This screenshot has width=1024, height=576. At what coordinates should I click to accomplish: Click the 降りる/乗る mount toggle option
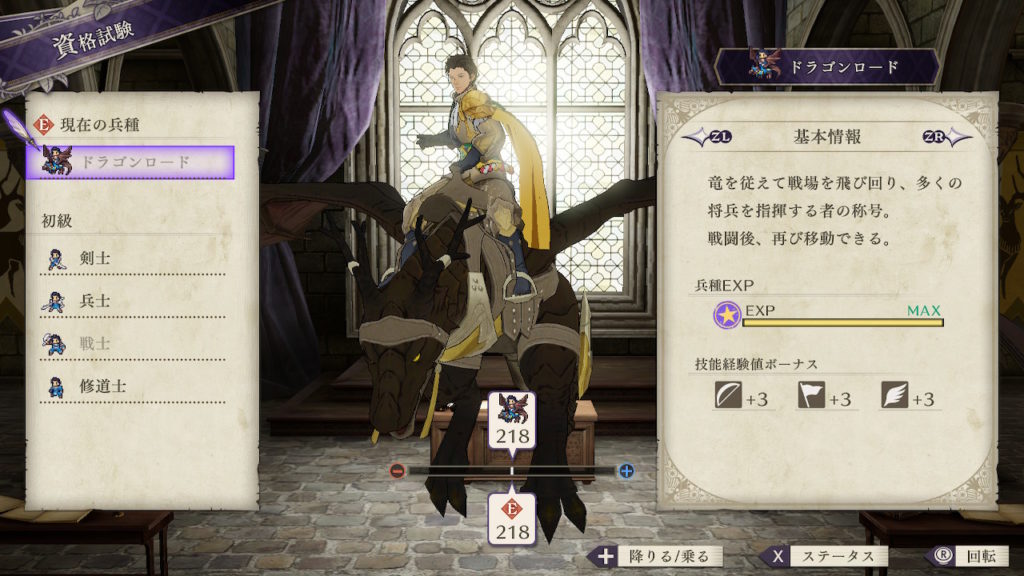[656, 557]
